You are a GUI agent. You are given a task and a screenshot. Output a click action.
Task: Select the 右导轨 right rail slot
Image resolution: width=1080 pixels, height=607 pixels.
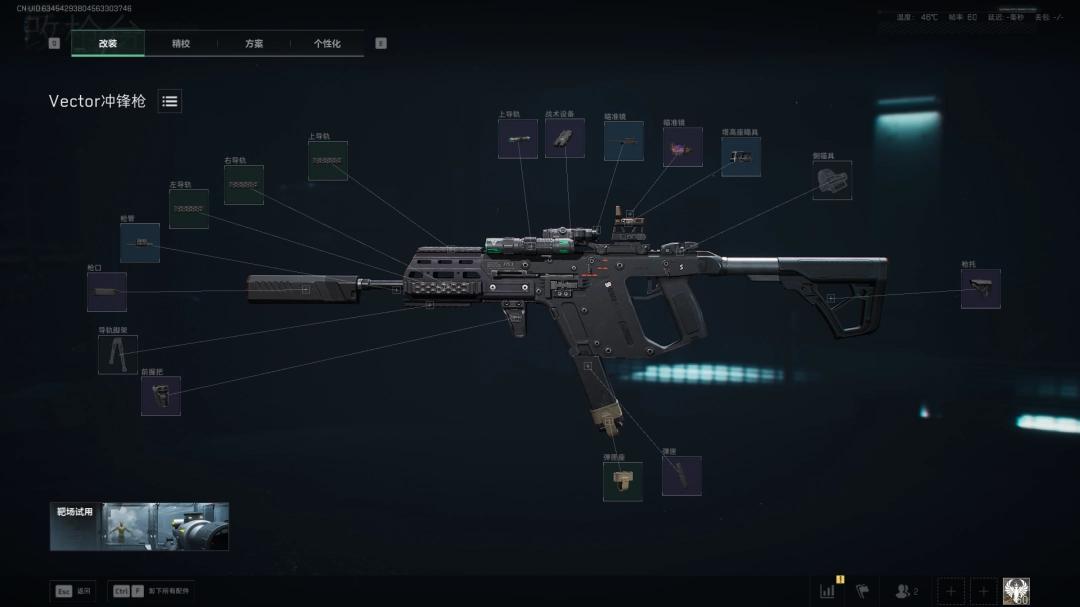(244, 185)
